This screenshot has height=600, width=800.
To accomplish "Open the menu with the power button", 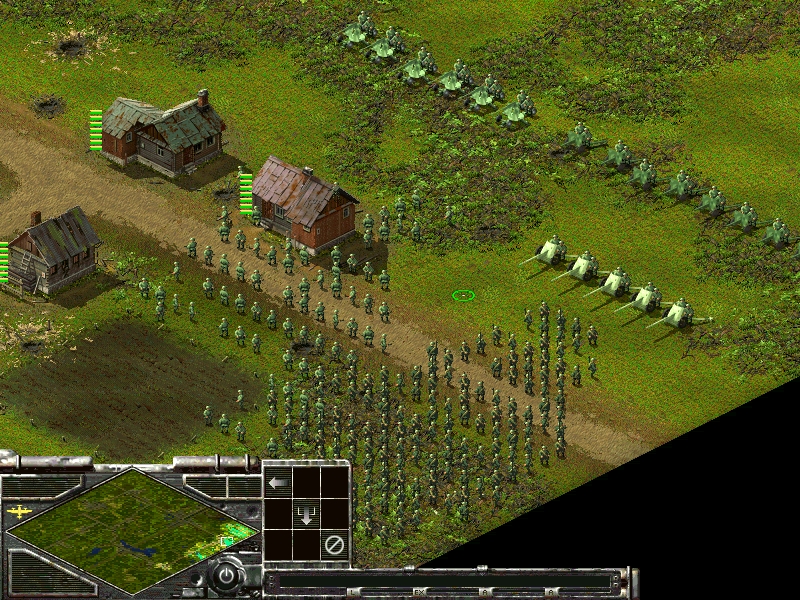I will pyautogui.click(x=229, y=576).
